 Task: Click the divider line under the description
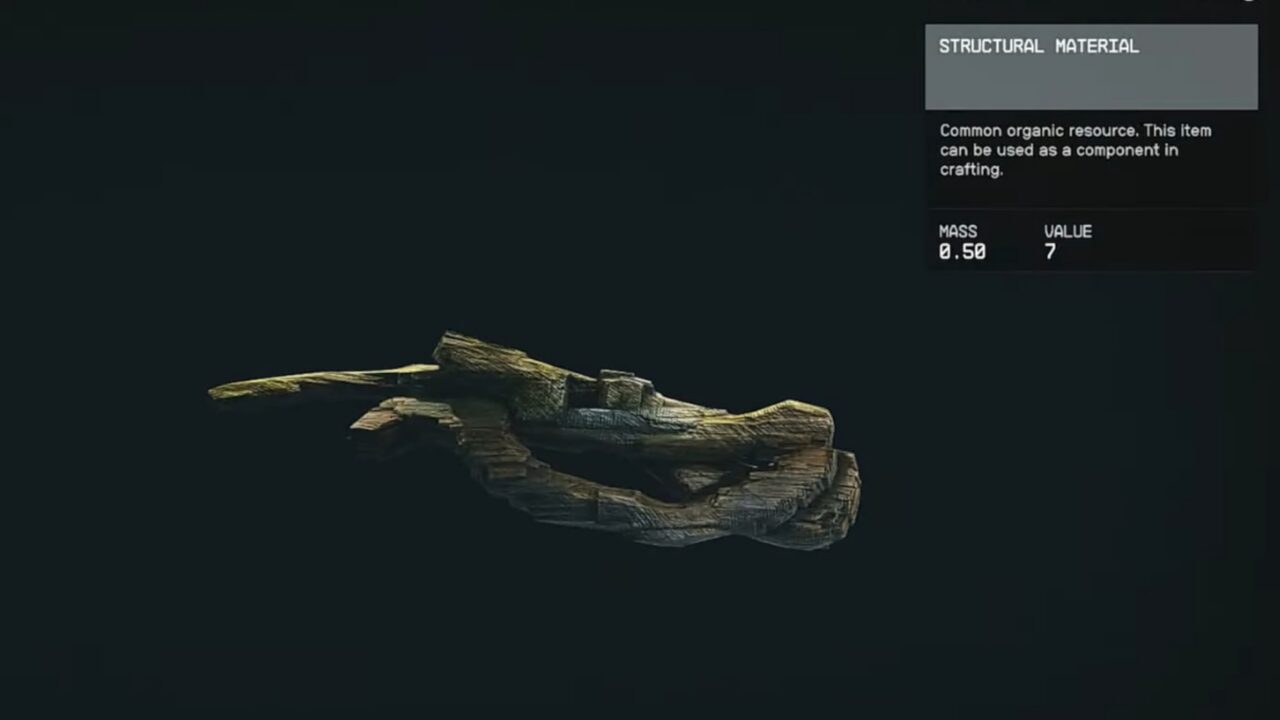1092,207
